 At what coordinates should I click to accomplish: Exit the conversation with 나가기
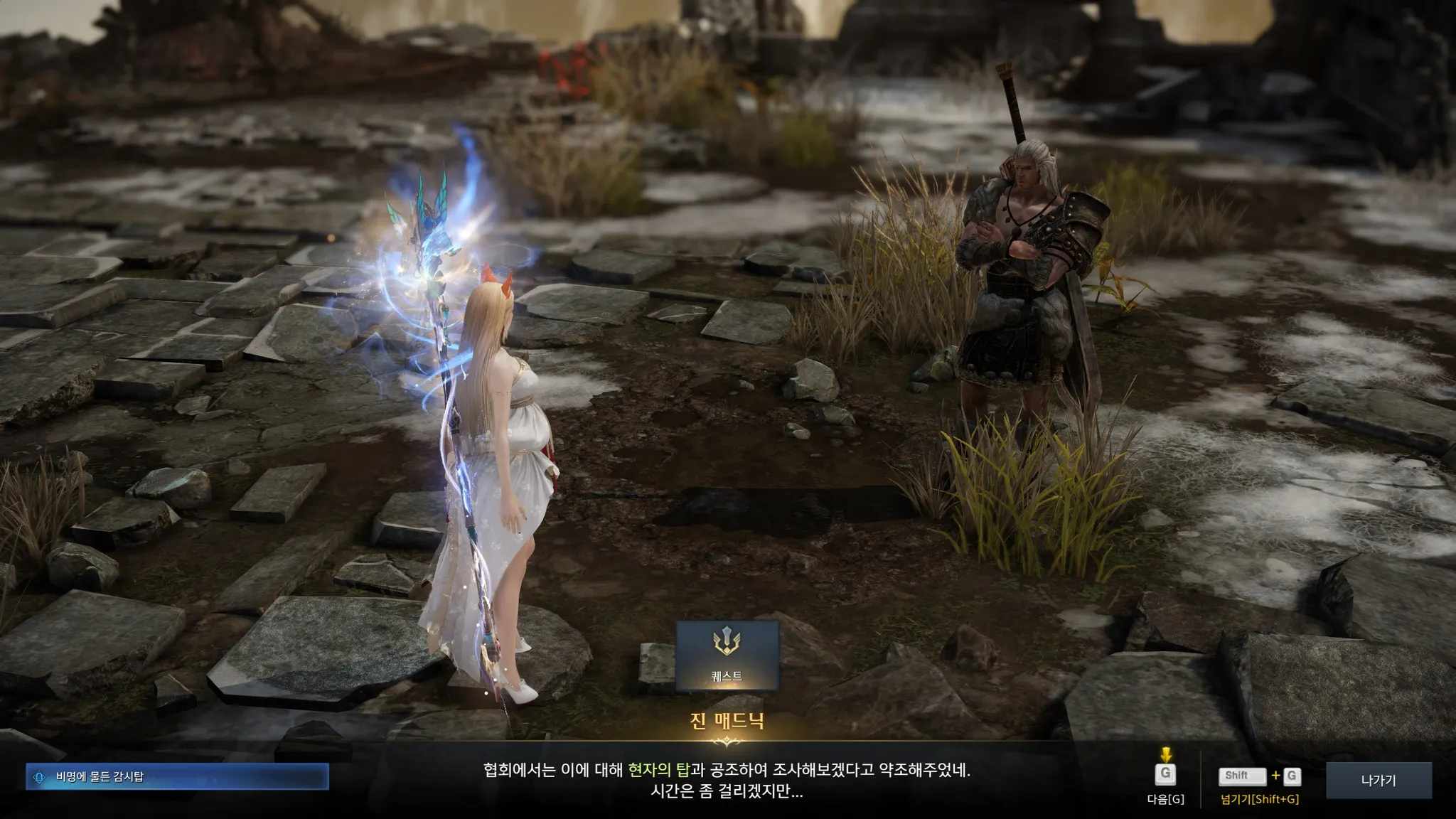point(1378,780)
